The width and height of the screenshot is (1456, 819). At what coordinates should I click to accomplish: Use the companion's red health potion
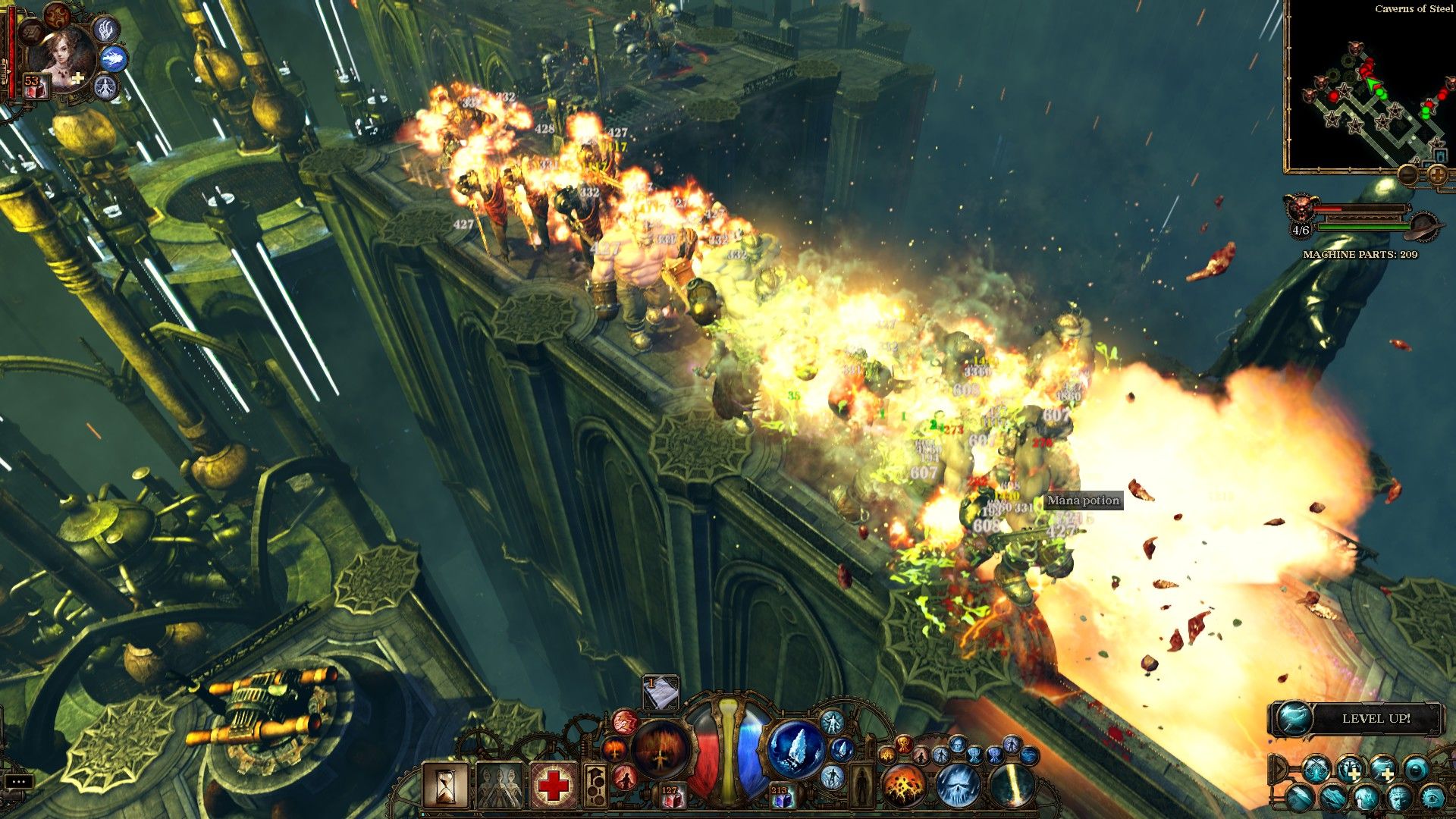[x=33, y=86]
